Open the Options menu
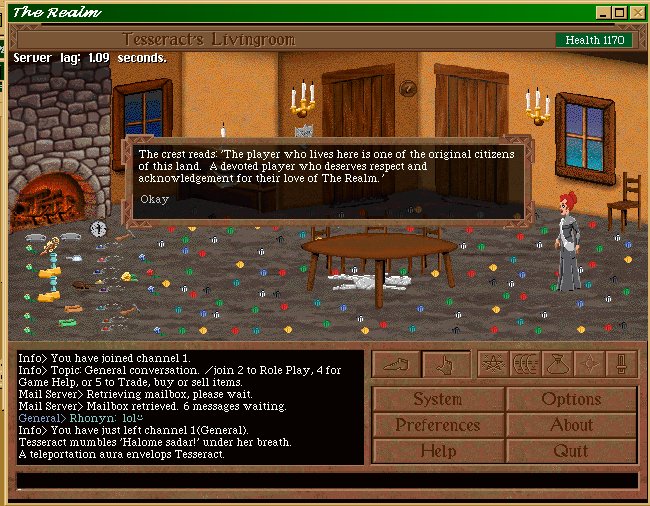This screenshot has height=506, width=650. point(571,399)
